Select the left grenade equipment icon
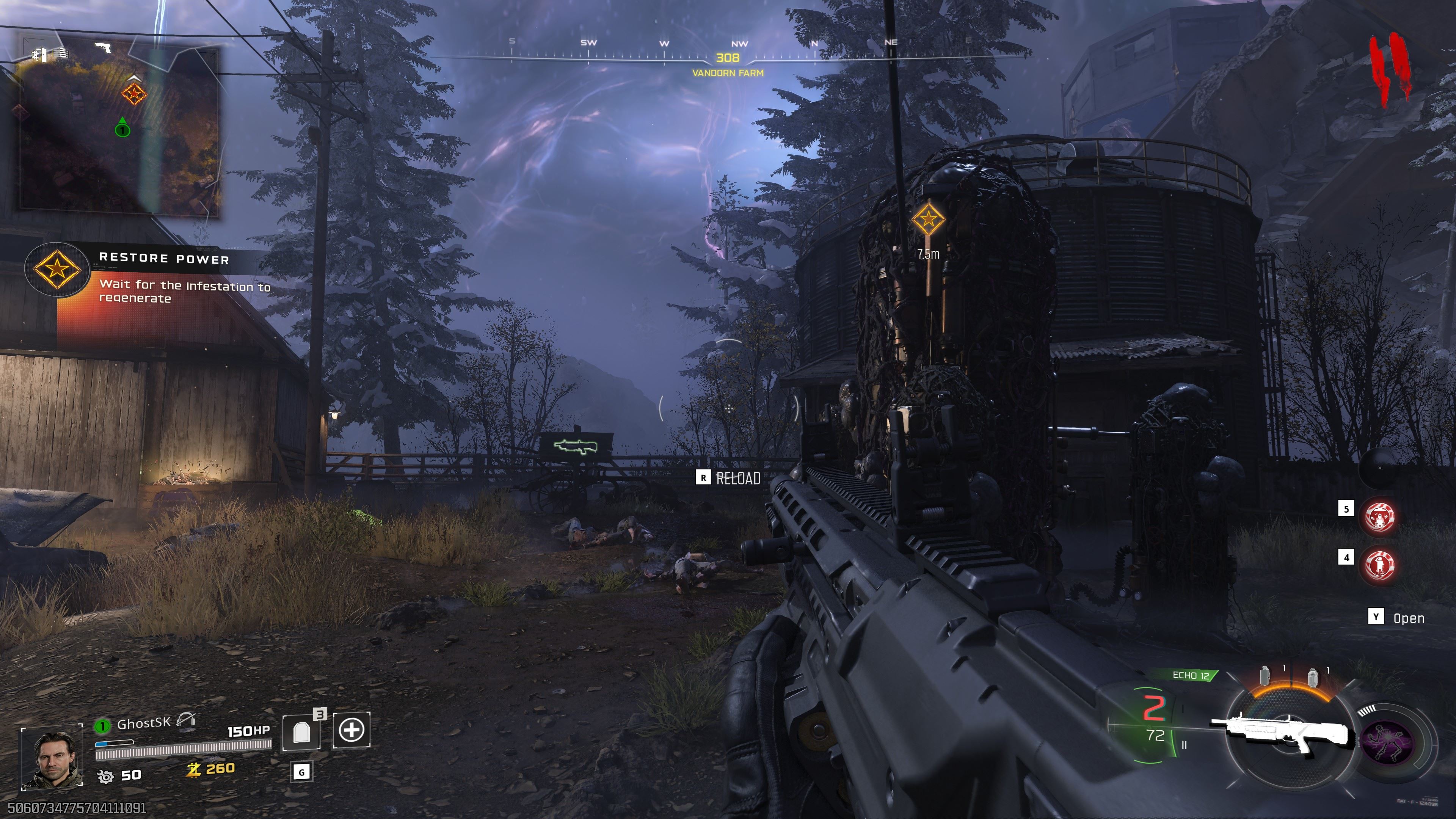 coord(1265,675)
